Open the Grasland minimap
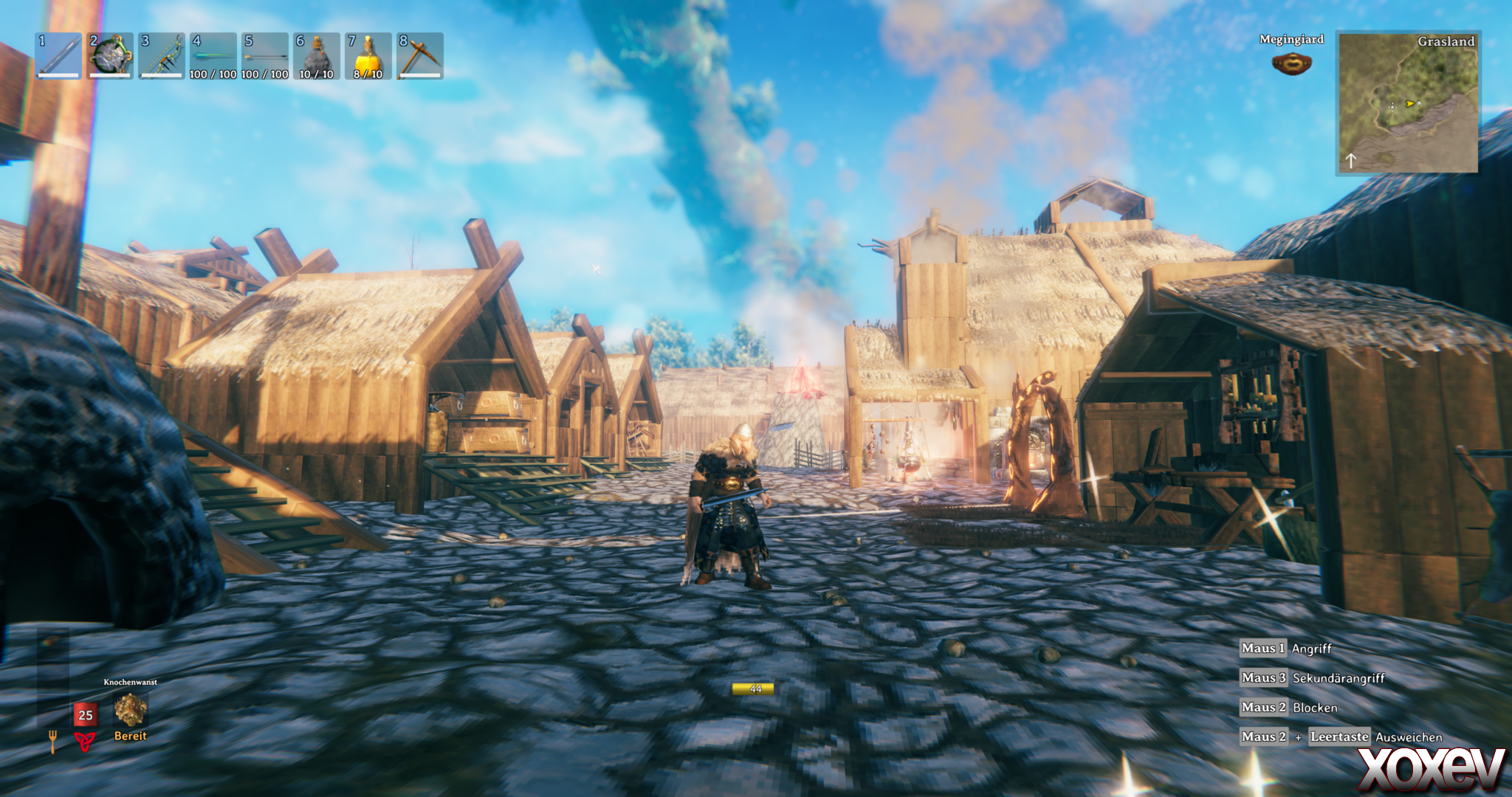This screenshot has width=1512, height=797. pyautogui.click(x=1408, y=103)
